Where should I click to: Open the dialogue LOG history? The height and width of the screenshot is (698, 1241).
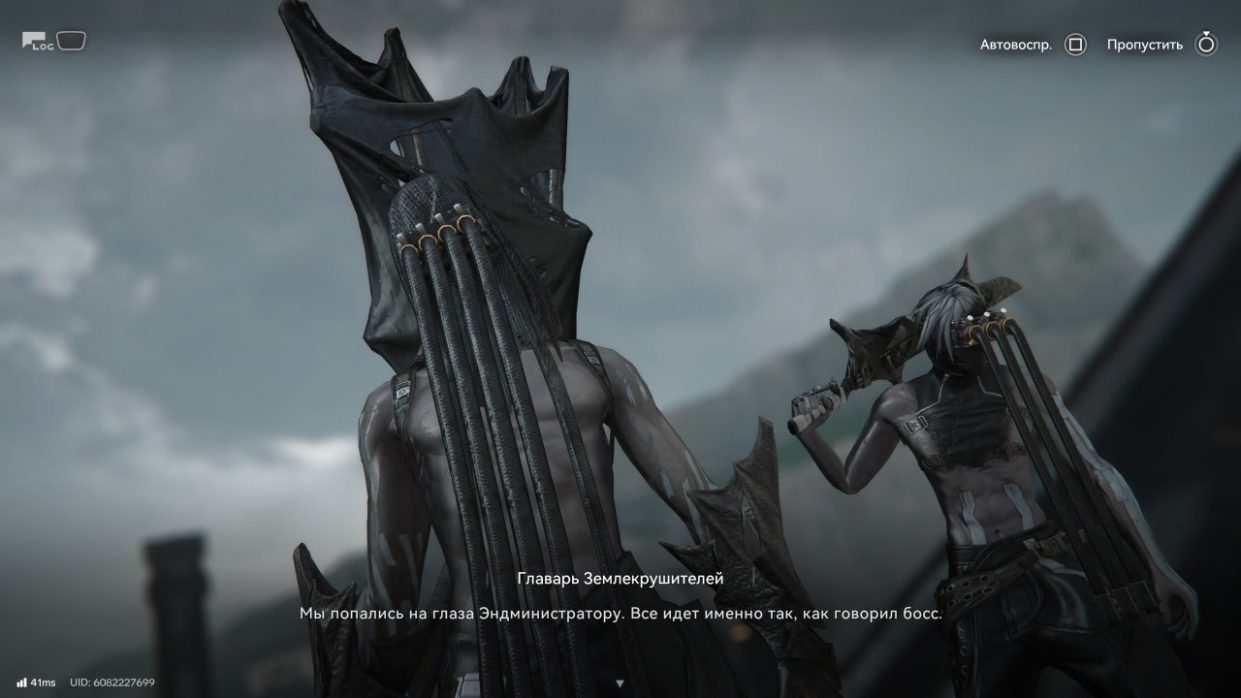[x=54, y=41]
